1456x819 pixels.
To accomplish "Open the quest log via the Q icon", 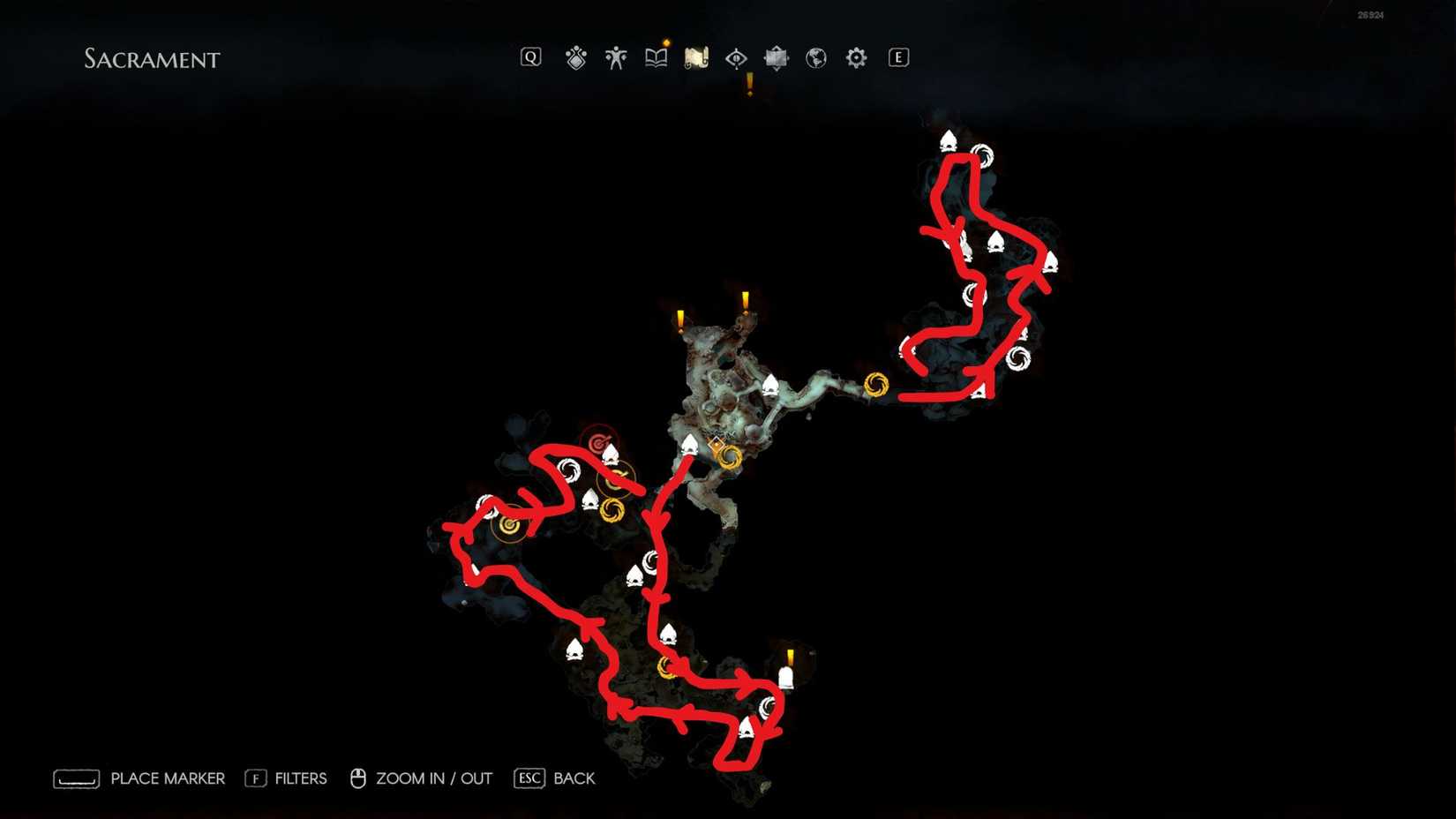I will click(x=530, y=57).
